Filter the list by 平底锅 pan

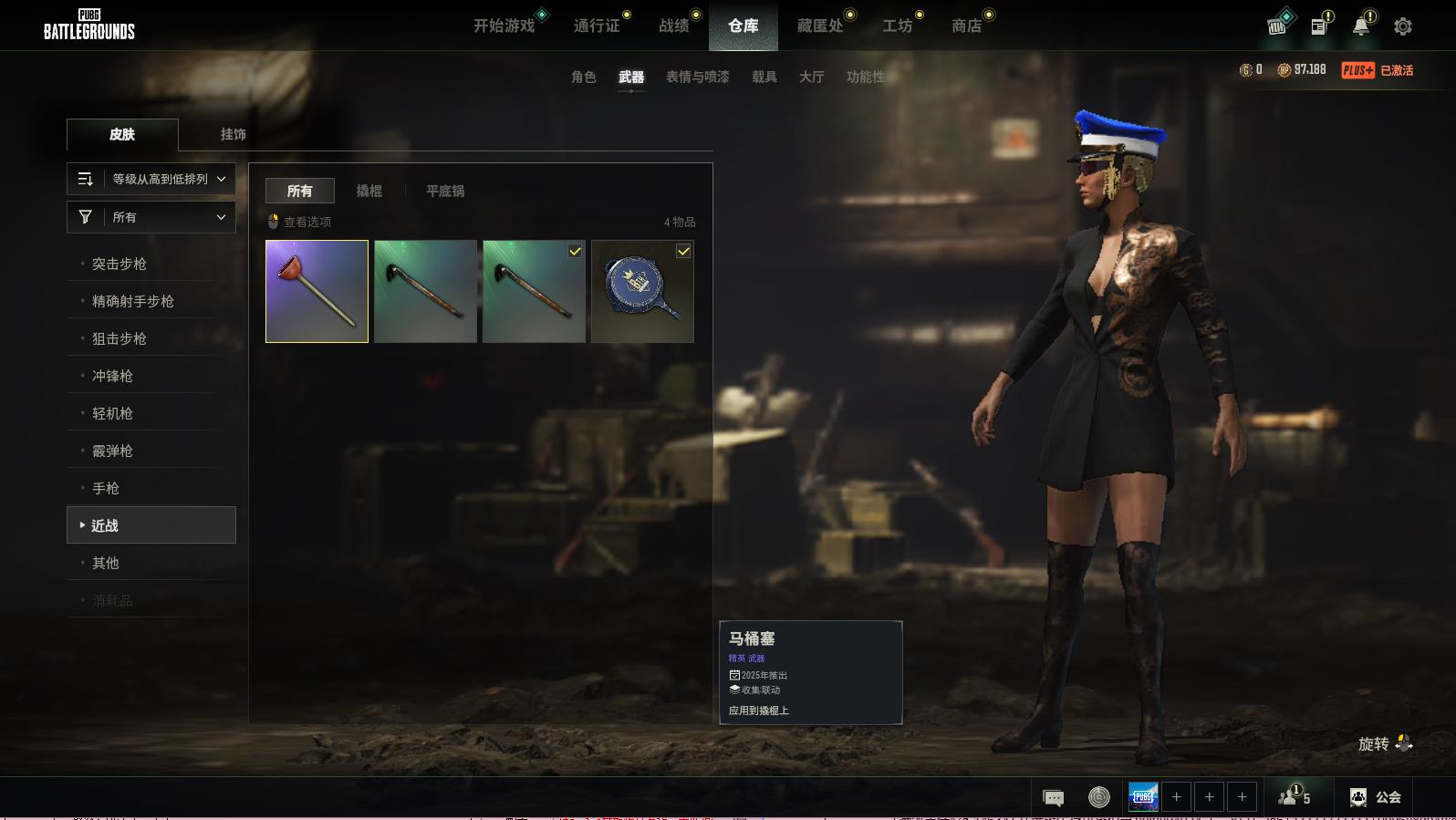click(x=445, y=191)
